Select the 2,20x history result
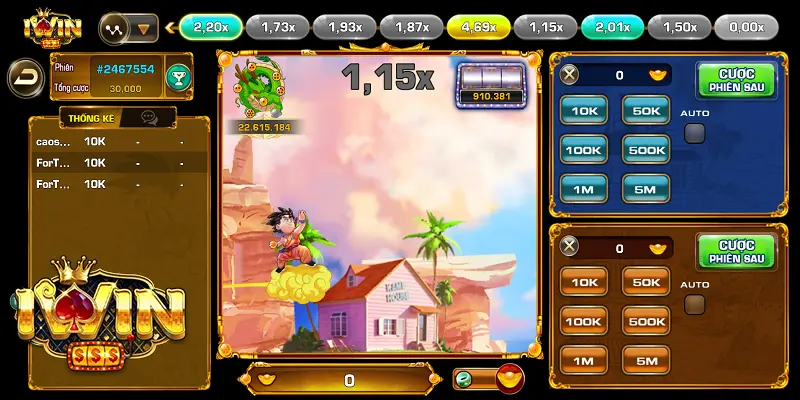This screenshot has width=800, height=400. 210,27
